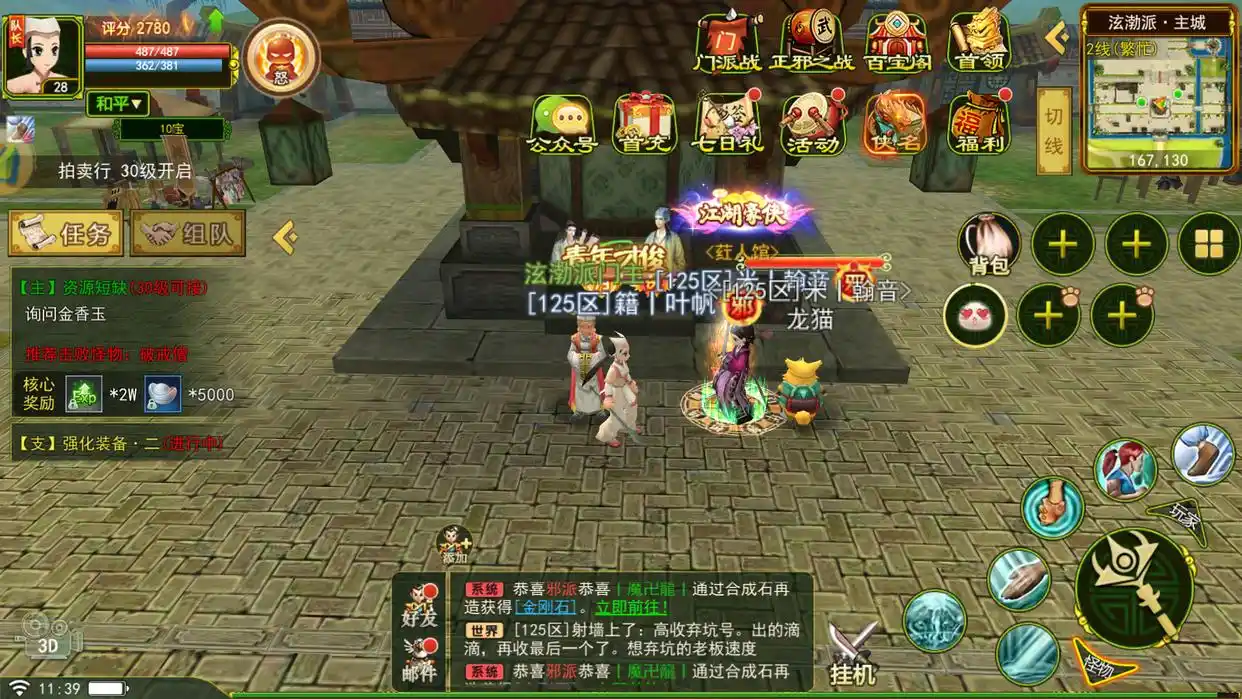Switch to the 任务 quest tab
Viewport: 1242px width, 699px height.
[x=67, y=234]
